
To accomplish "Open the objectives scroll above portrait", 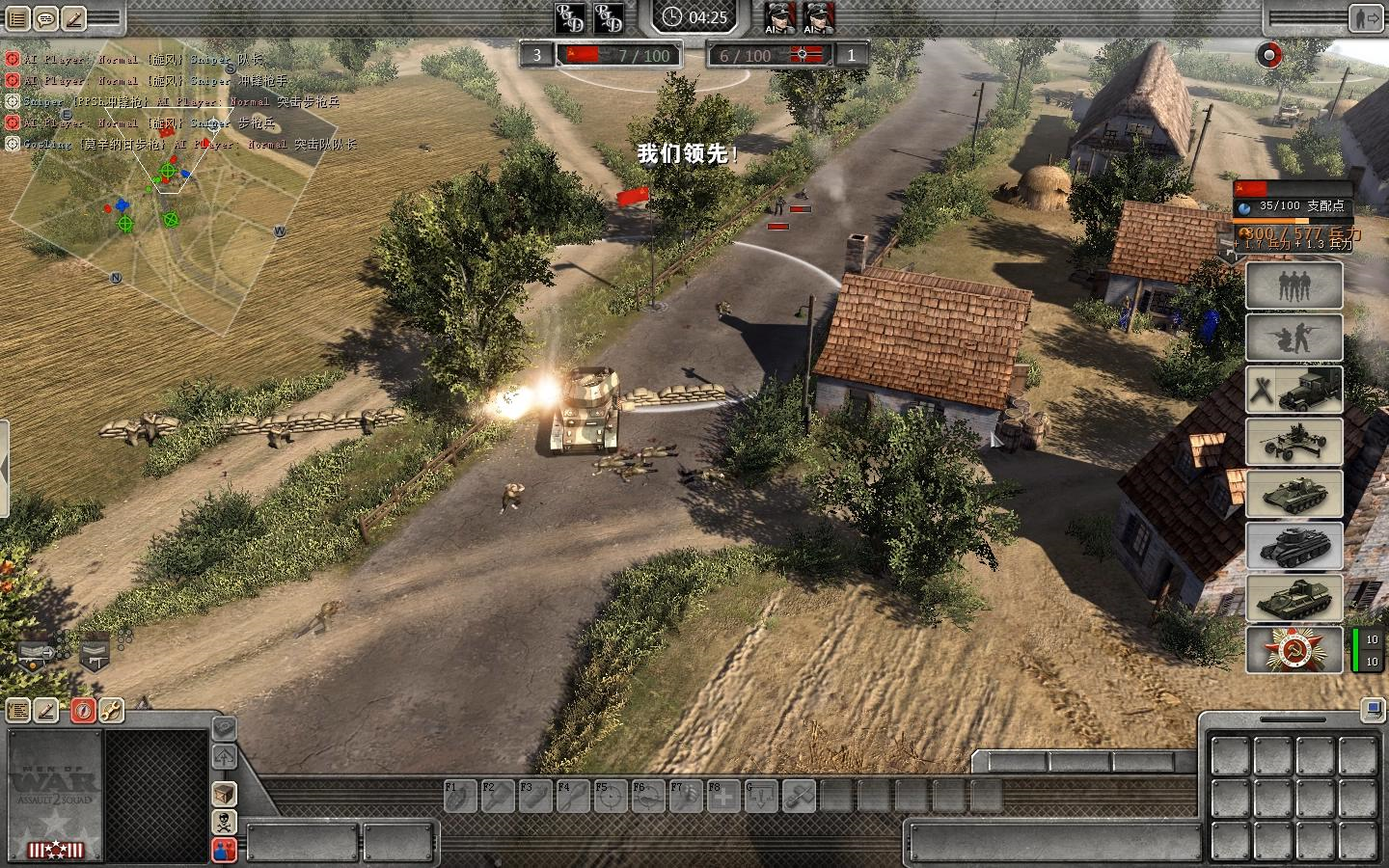I will 18,711.
